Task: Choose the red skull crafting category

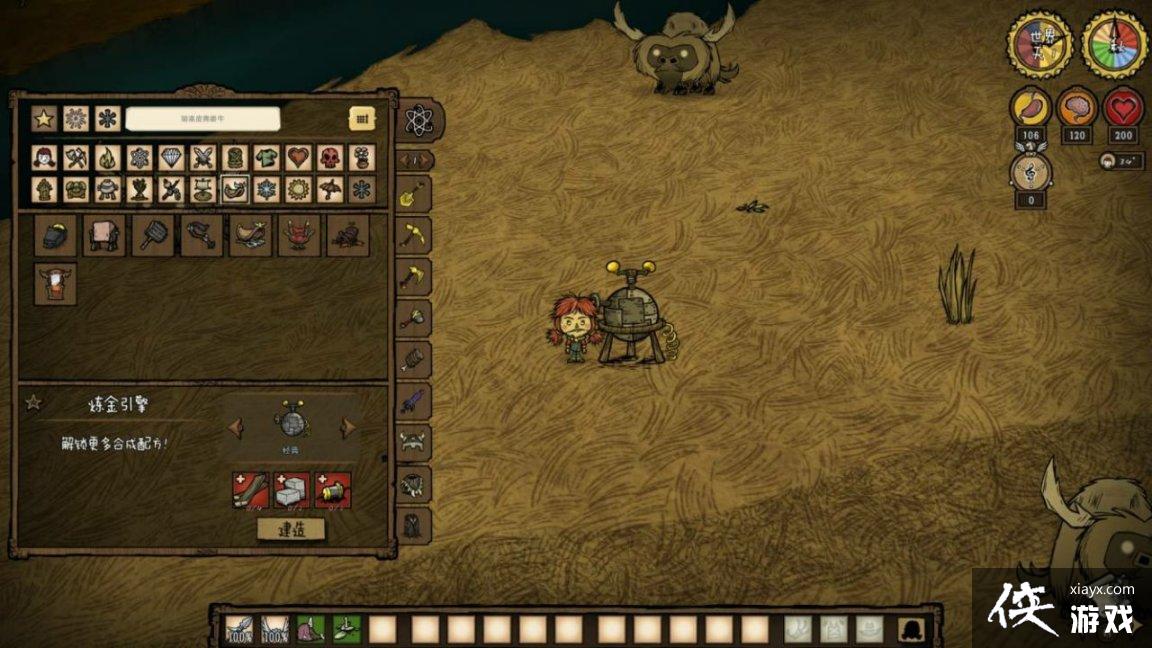Action: click(330, 158)
